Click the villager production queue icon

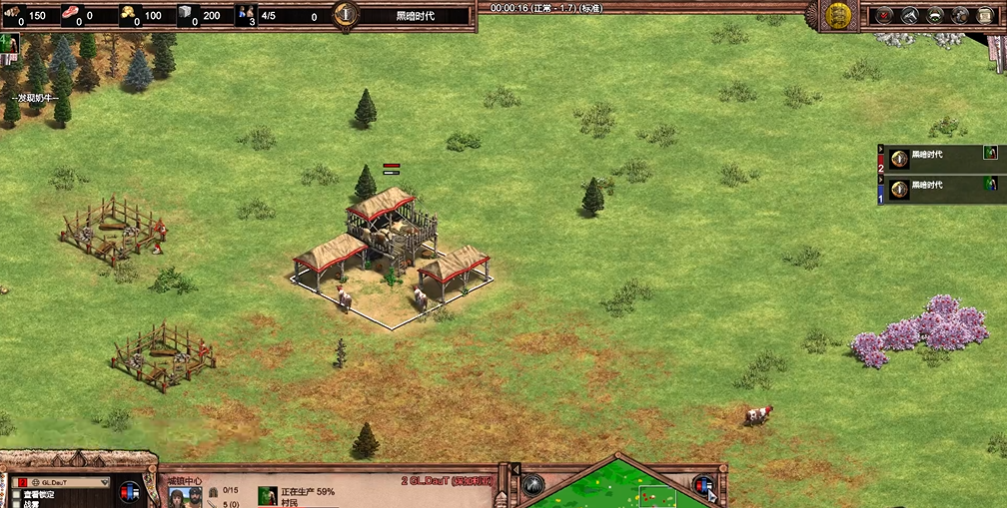point(267,496)
